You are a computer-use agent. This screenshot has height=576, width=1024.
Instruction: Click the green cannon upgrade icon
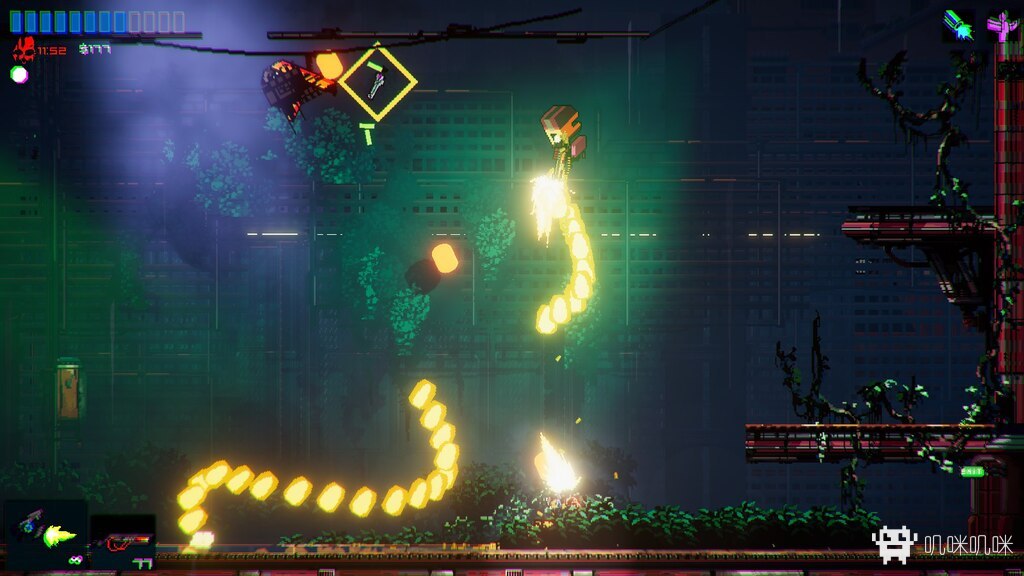click(x=958, y=26)
